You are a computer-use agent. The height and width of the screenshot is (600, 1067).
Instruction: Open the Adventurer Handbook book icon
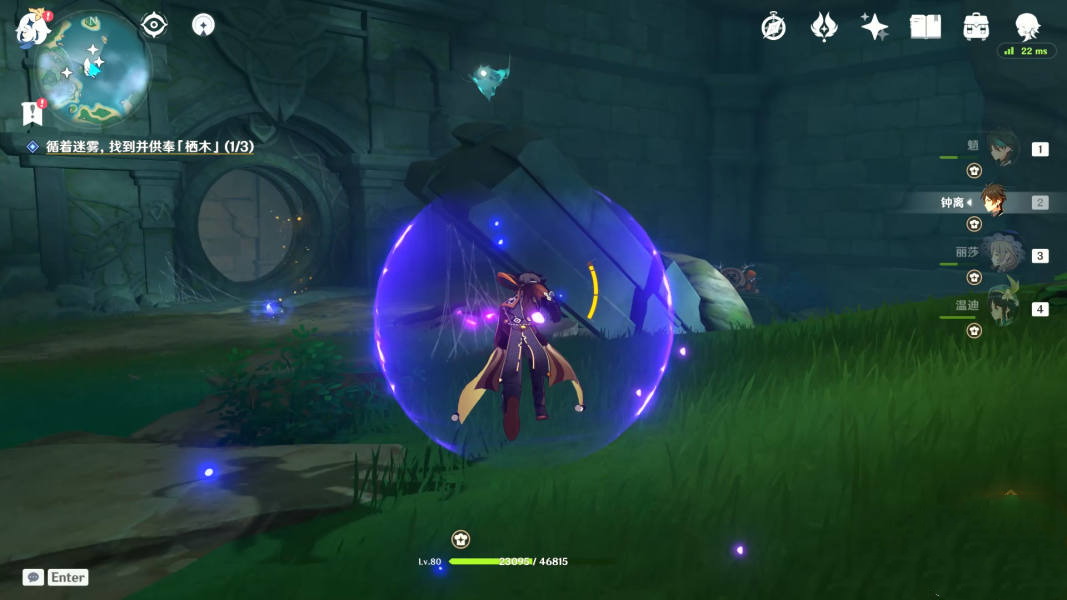[925, 27]
